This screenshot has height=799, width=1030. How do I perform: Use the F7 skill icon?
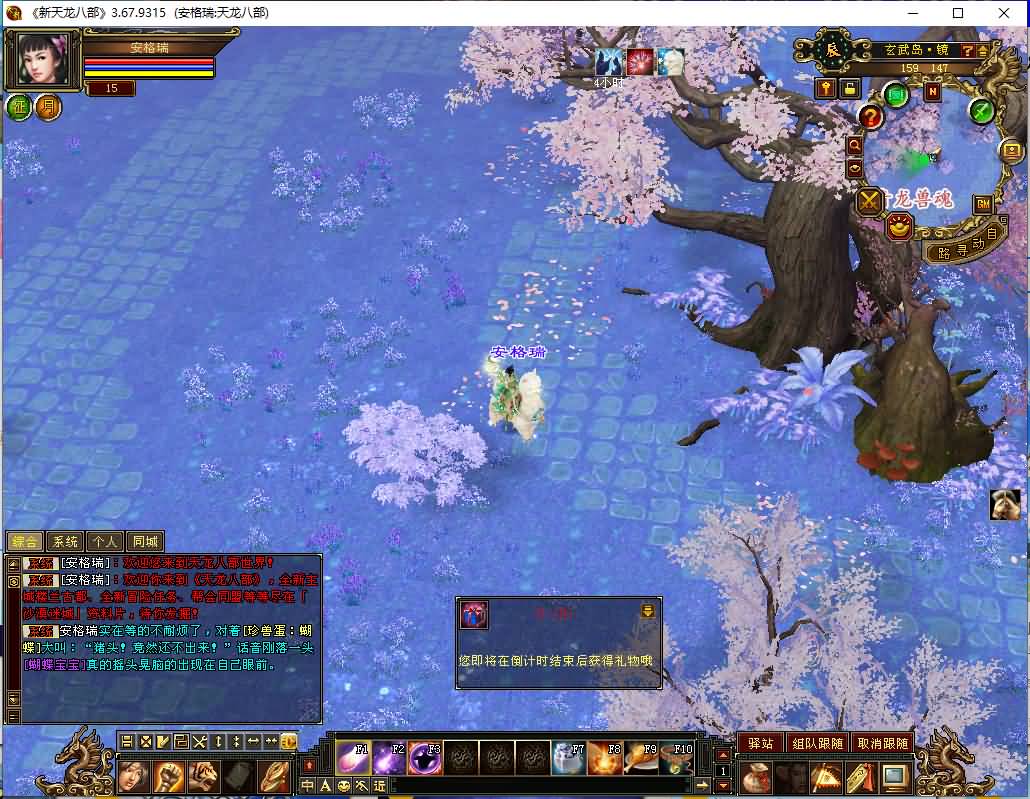(568, 758)
